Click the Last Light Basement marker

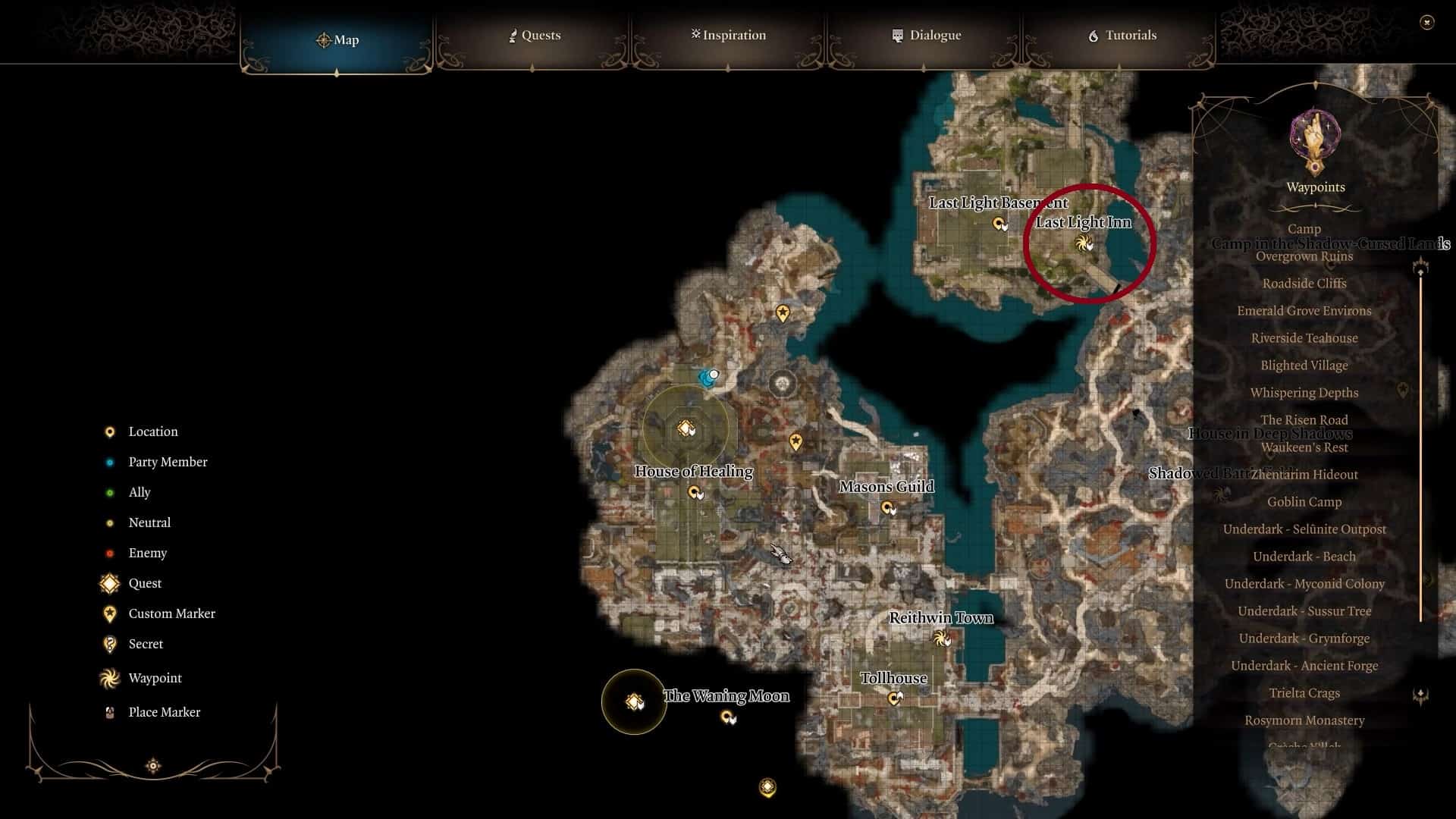pyautogui.click(x=999, y=224)
